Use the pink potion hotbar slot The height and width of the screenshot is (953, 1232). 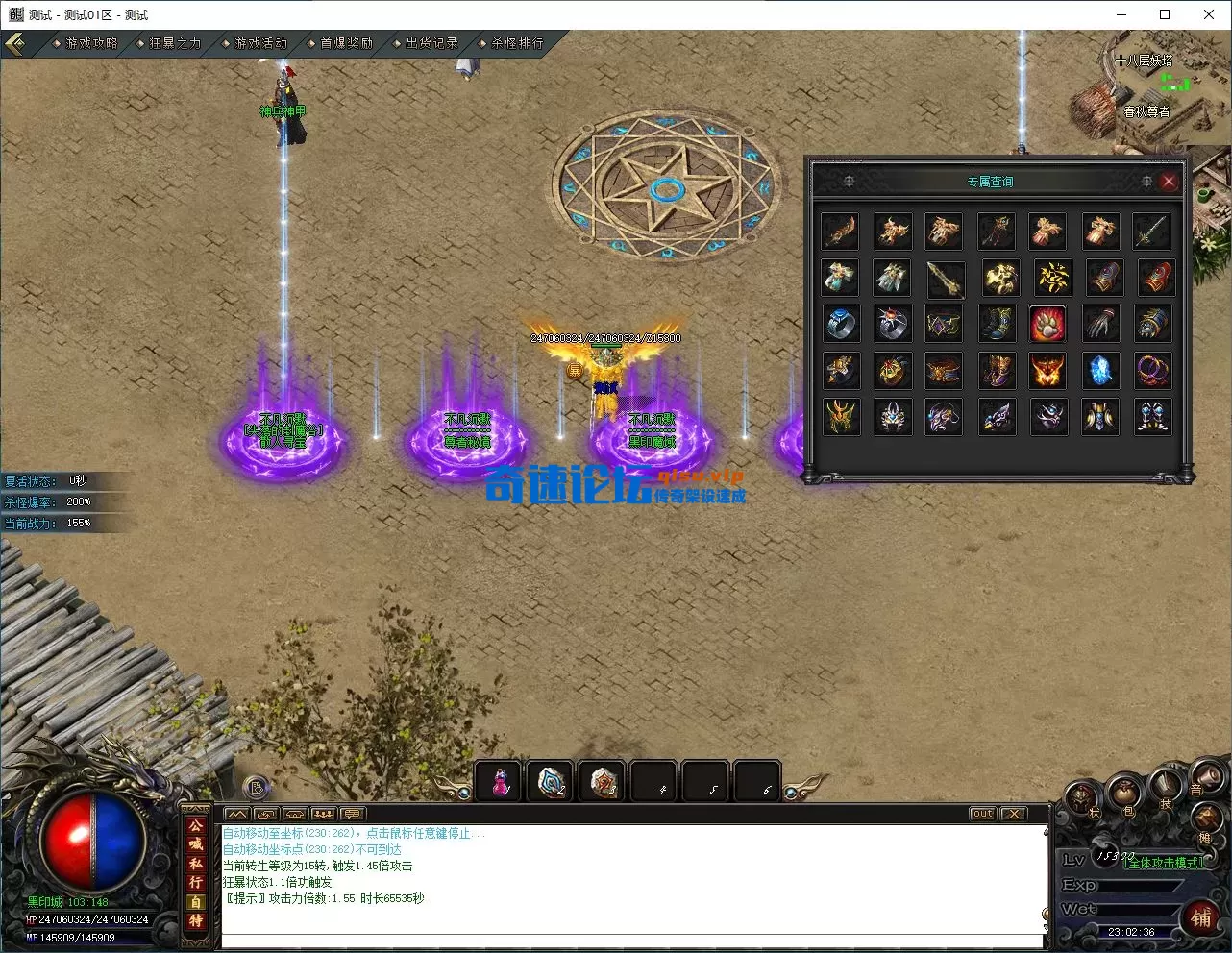point(500,782)
